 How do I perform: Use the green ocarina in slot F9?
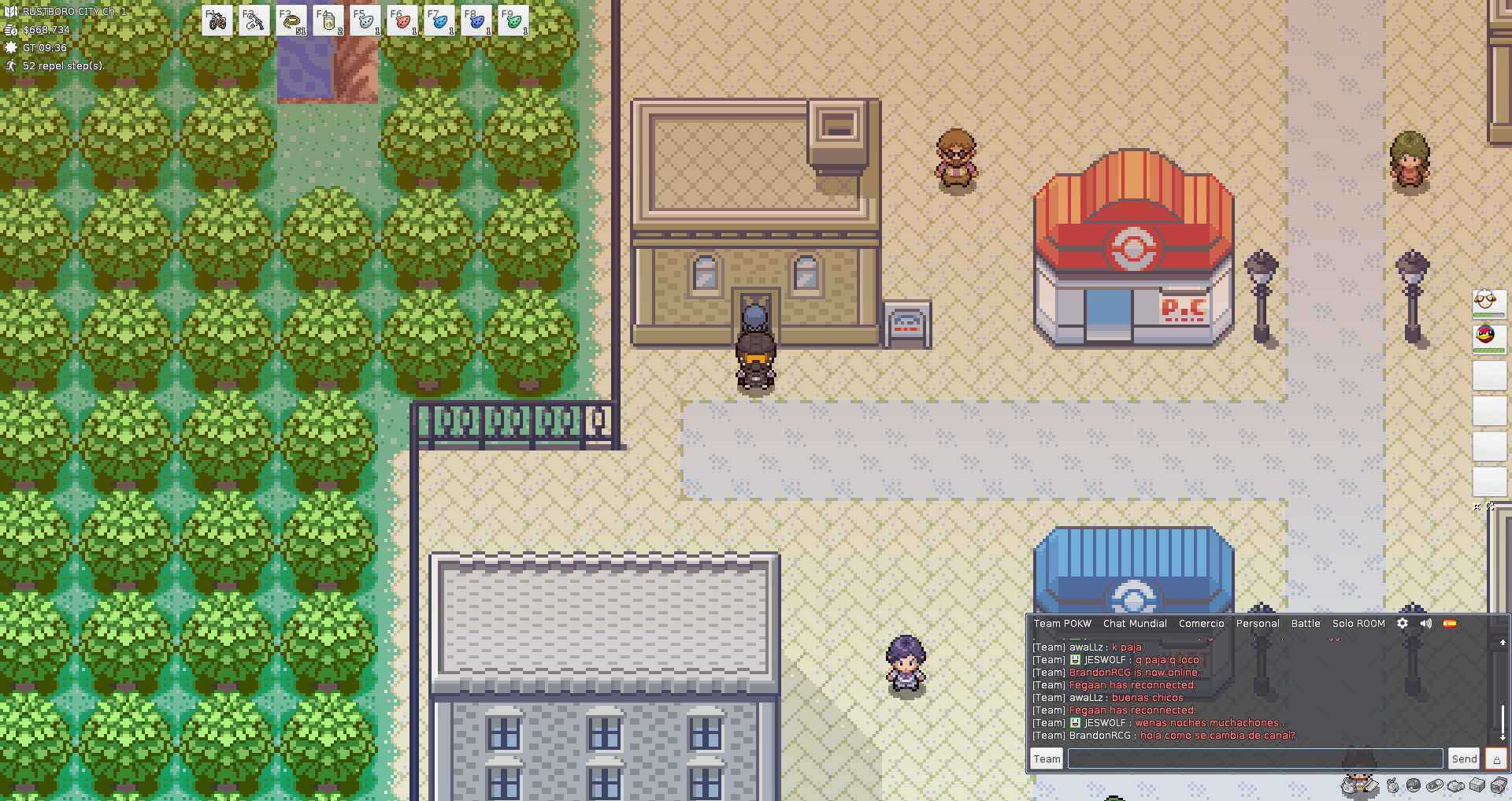tap(513, 21)
